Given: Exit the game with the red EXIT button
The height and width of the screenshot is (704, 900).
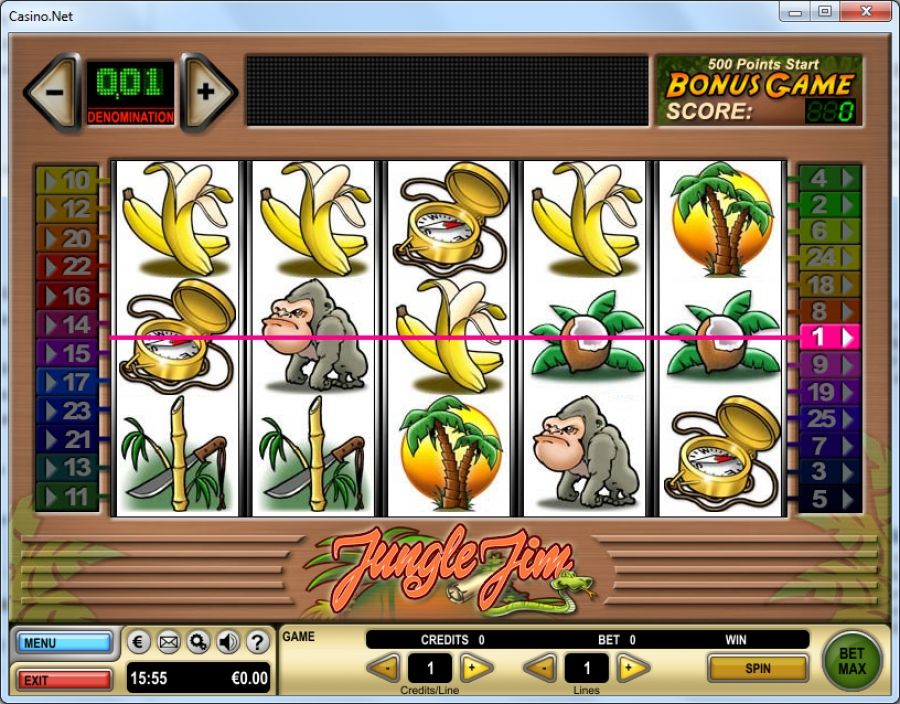Looking at the screenshot, I should point(63,680).
